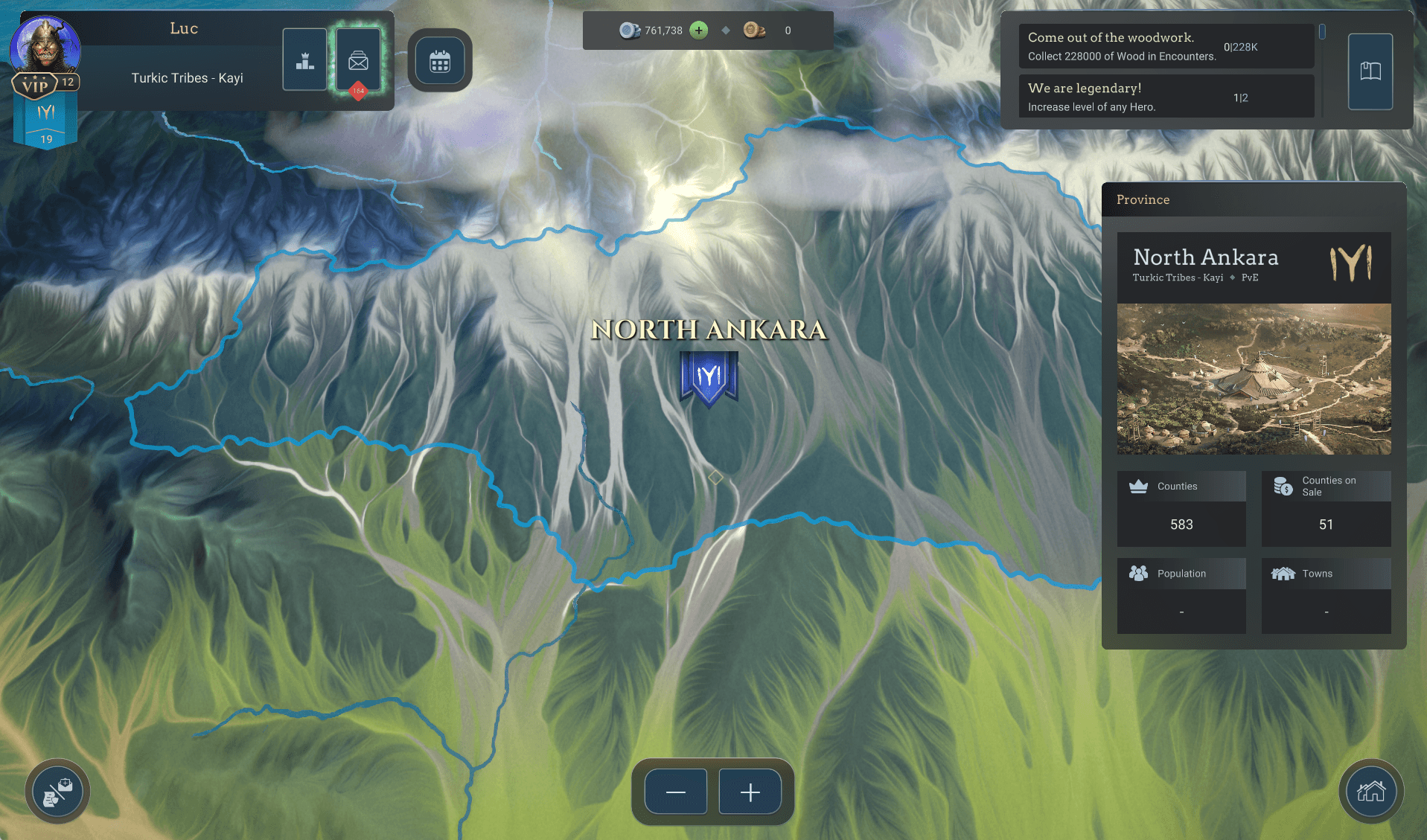
Task: Click the green plus to buy more silver
Action: click(697, 31)
